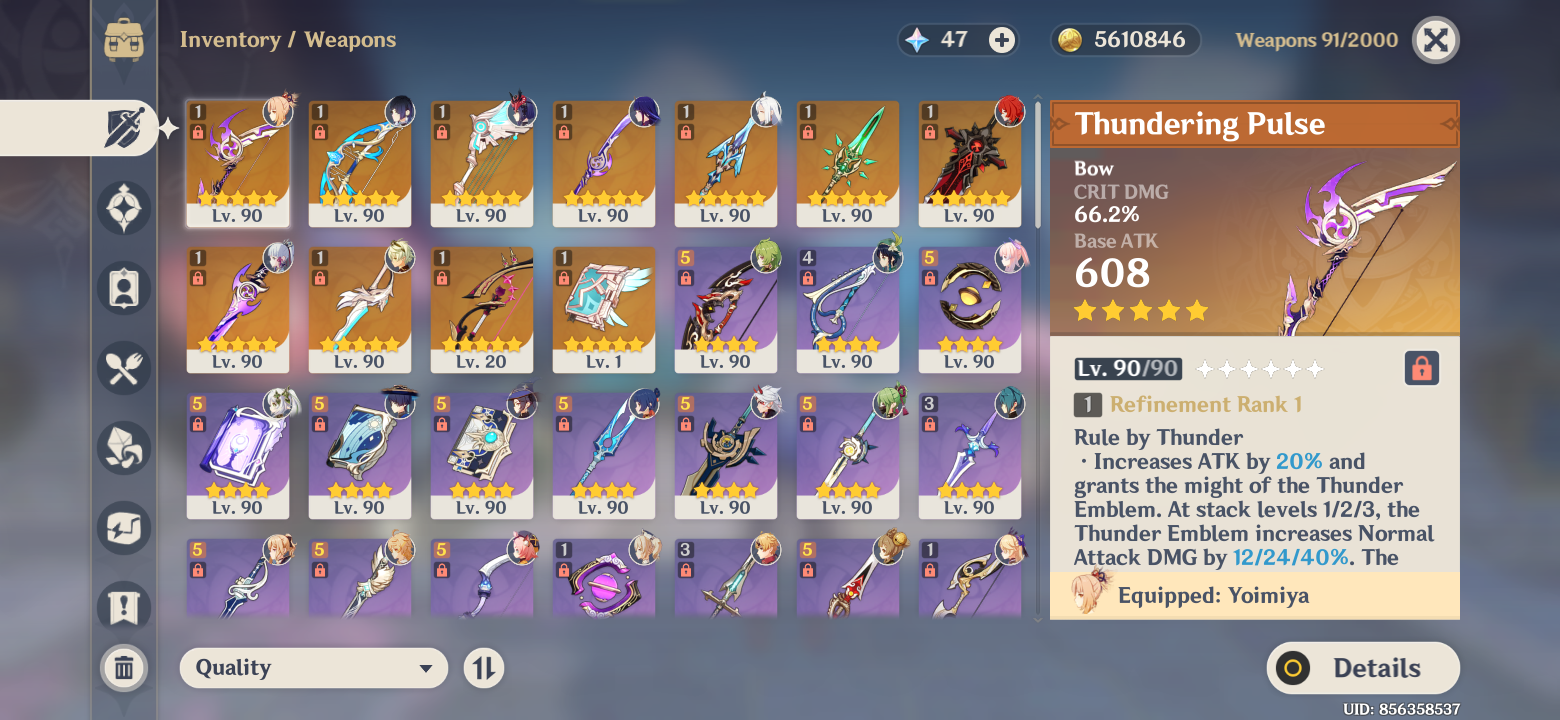Open the Gadgets inventory tab
This screenshot has width=1560, height=720.
124,528
